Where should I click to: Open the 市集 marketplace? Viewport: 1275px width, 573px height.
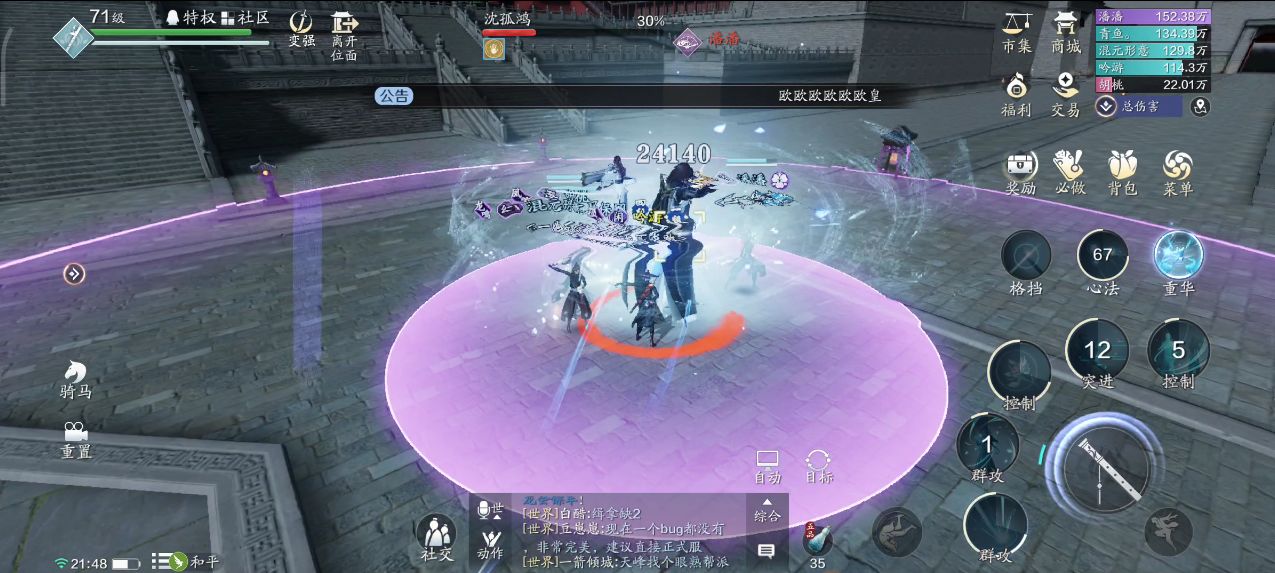click(1016, 32)
